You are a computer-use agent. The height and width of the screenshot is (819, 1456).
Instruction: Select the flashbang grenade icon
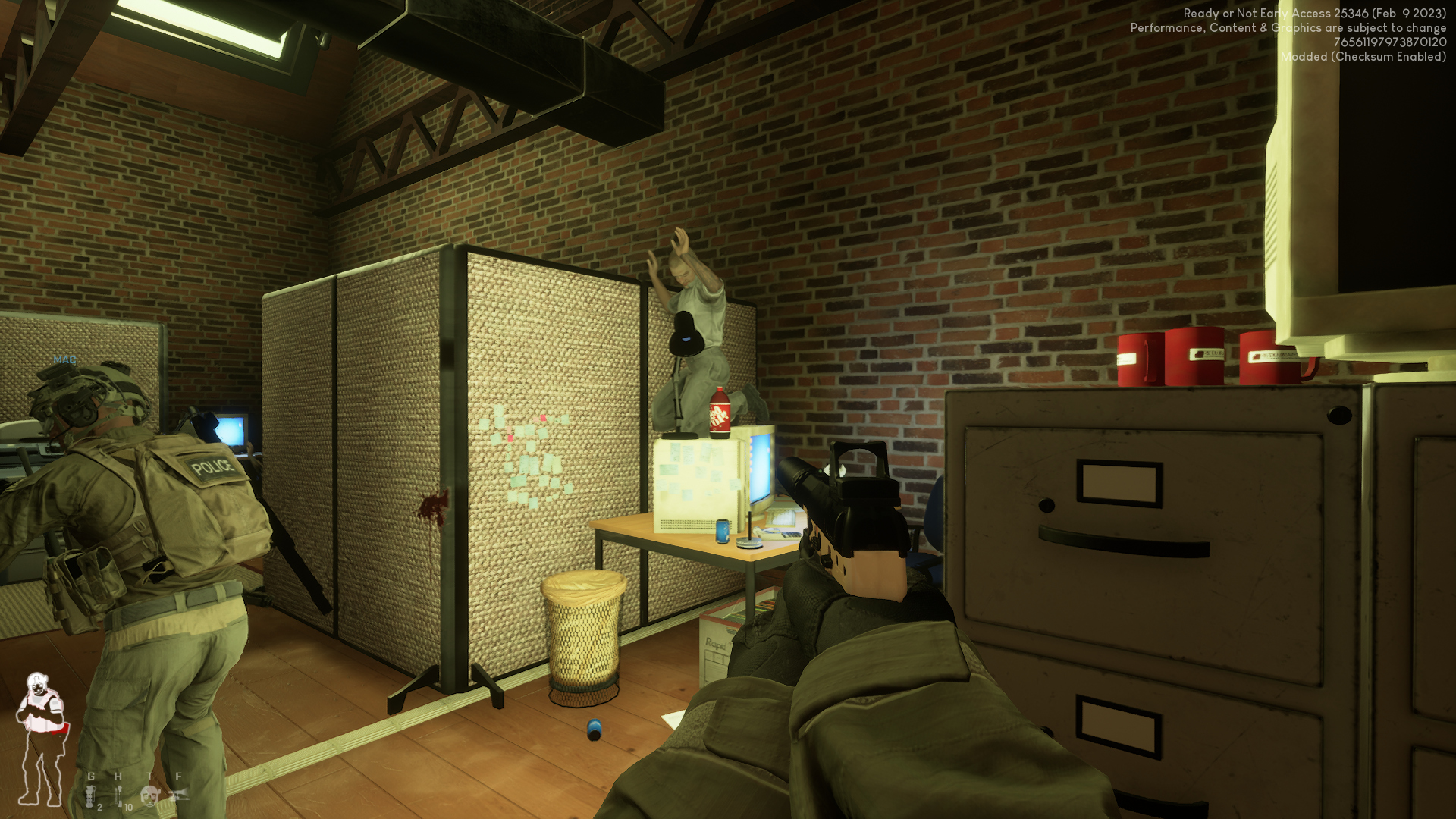click(x=90, y=795)
